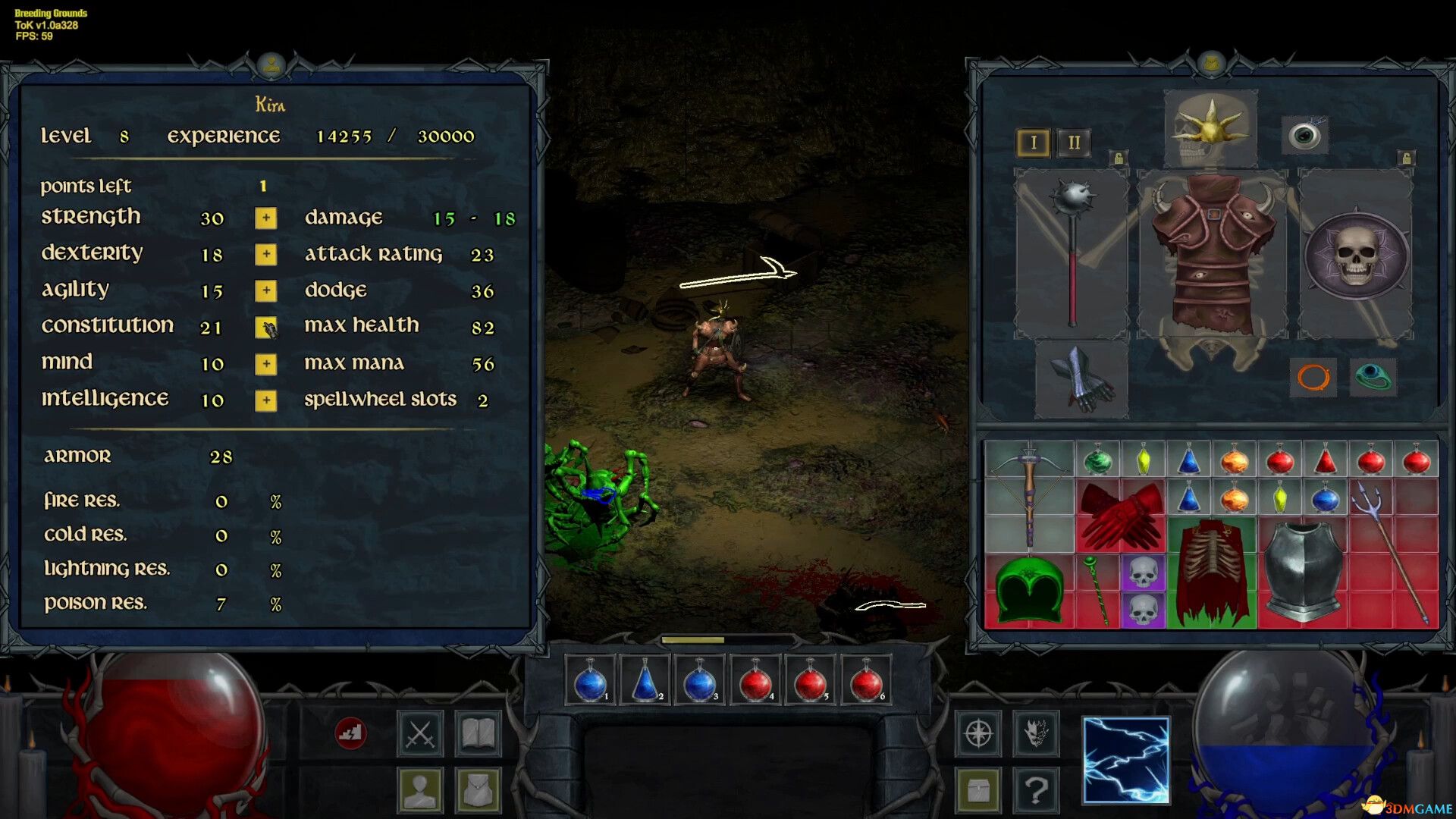Add a point to mind

pyautogui.click(x=265, y=364)
